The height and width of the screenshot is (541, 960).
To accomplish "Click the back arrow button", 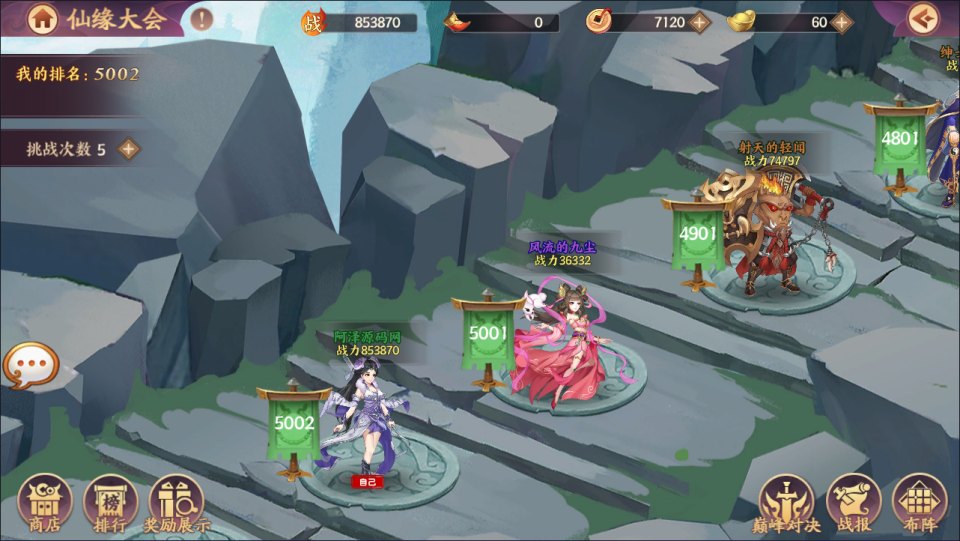I will coord(923,18).
